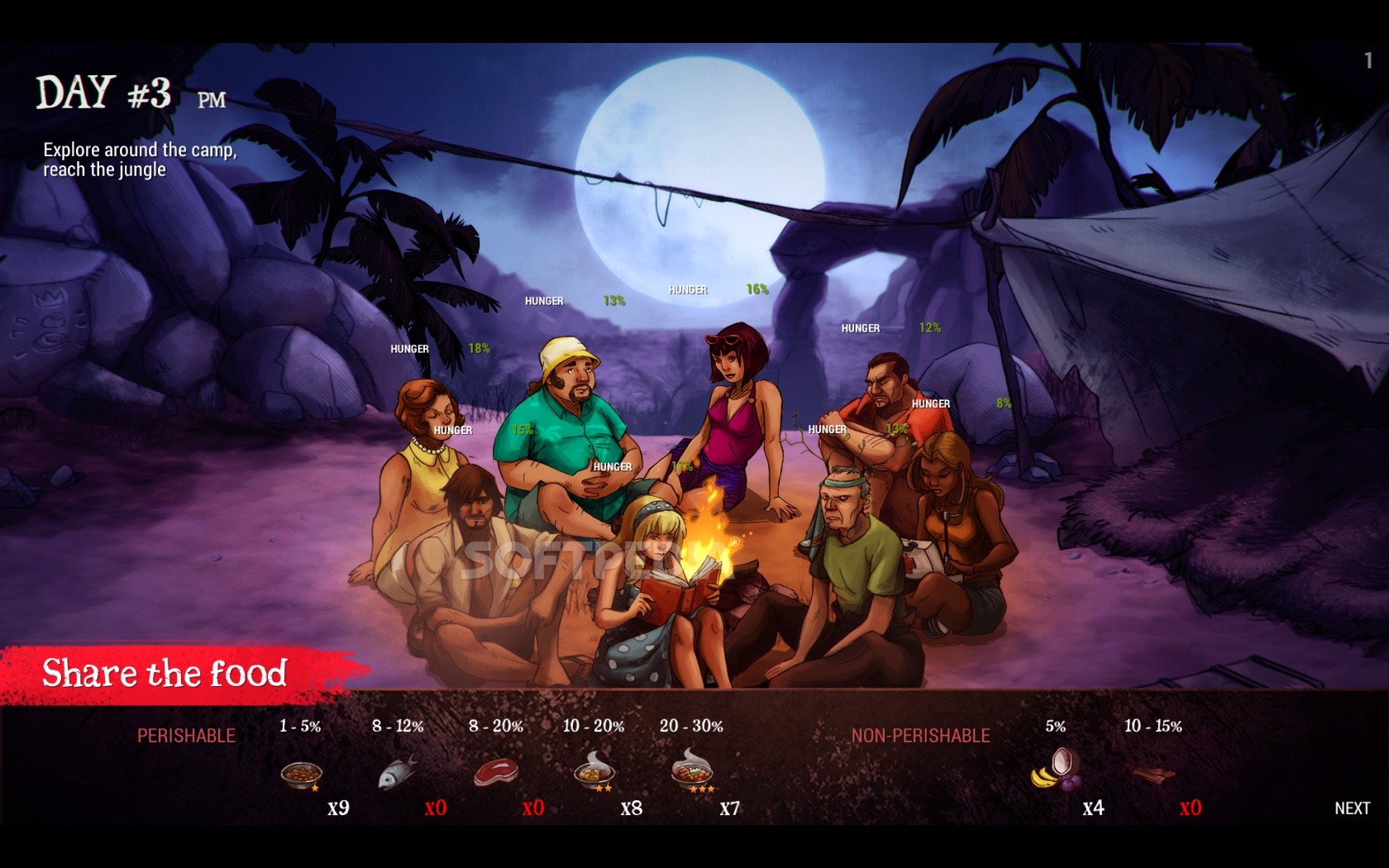Select the woman in the pink dress

pyautogui.click(x=732, y=413)
